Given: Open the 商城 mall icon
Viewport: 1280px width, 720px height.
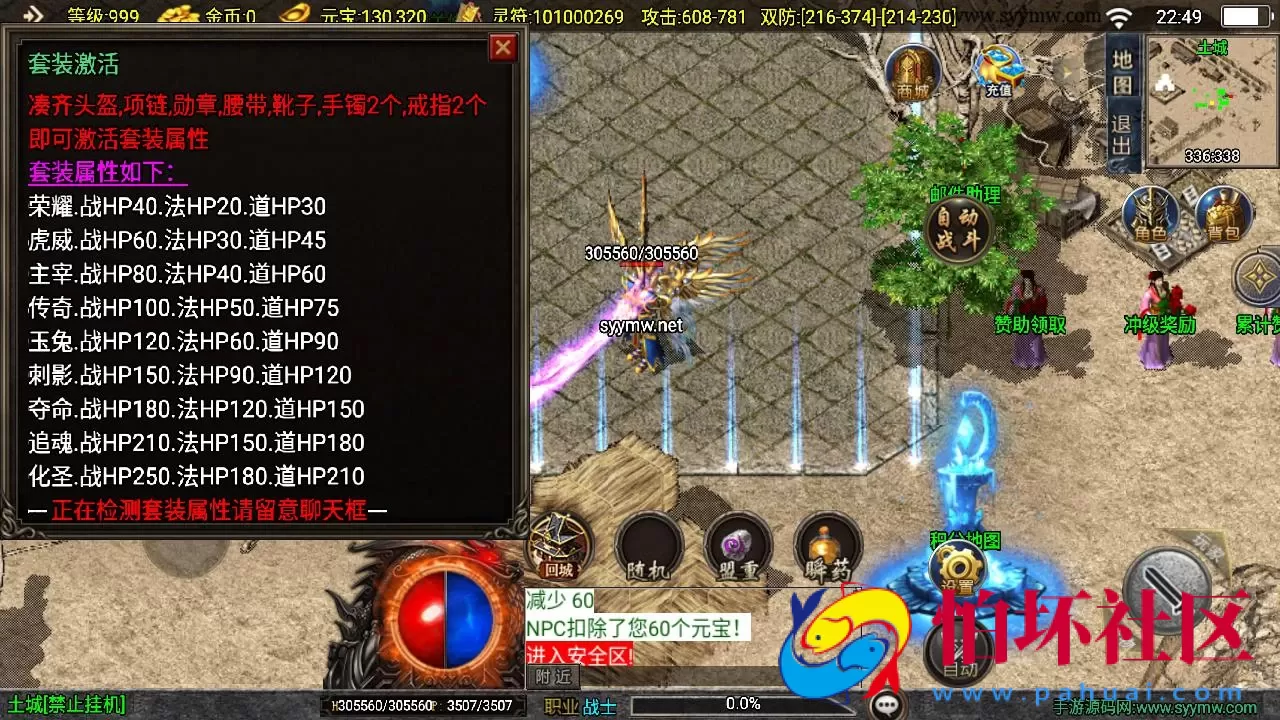Looking at the screenshot, I should point(911,70).
